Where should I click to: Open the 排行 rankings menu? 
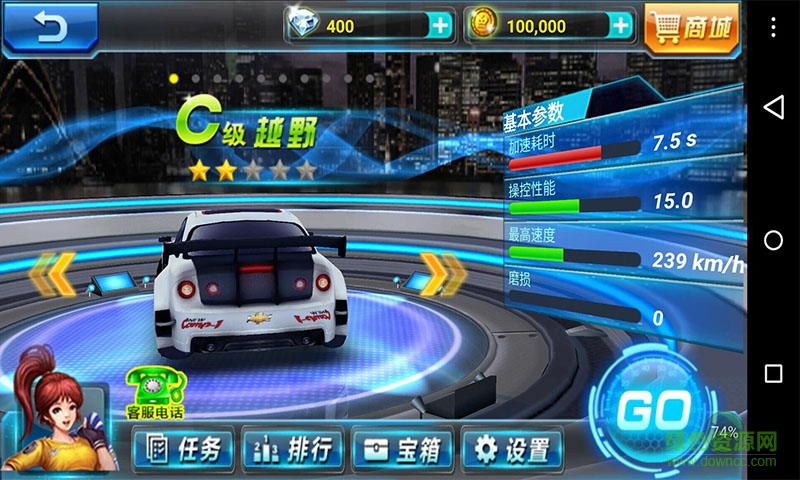pyautogui.click(x=293, y=449)
